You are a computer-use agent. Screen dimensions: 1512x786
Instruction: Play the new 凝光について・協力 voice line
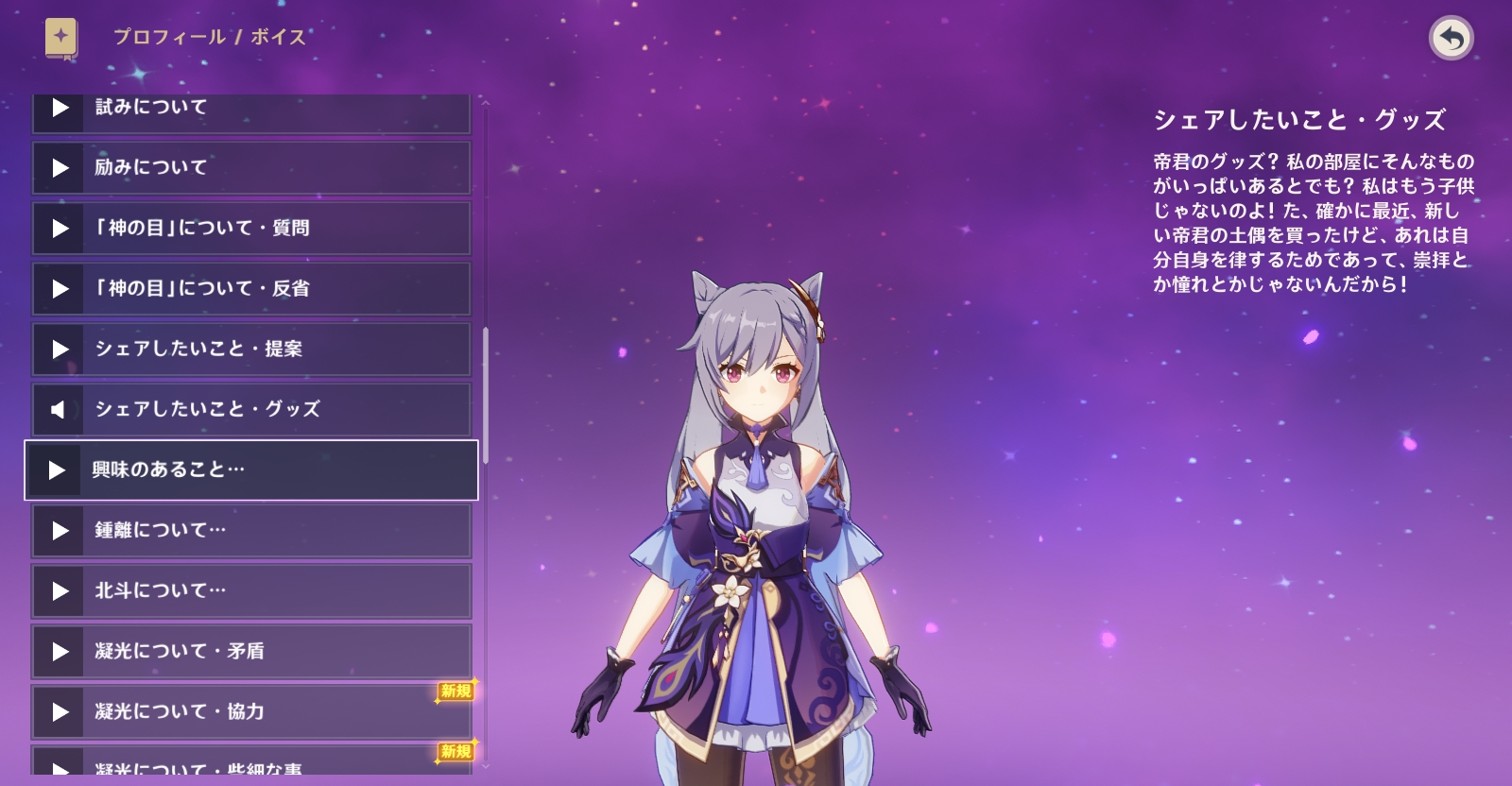(250, 712)
